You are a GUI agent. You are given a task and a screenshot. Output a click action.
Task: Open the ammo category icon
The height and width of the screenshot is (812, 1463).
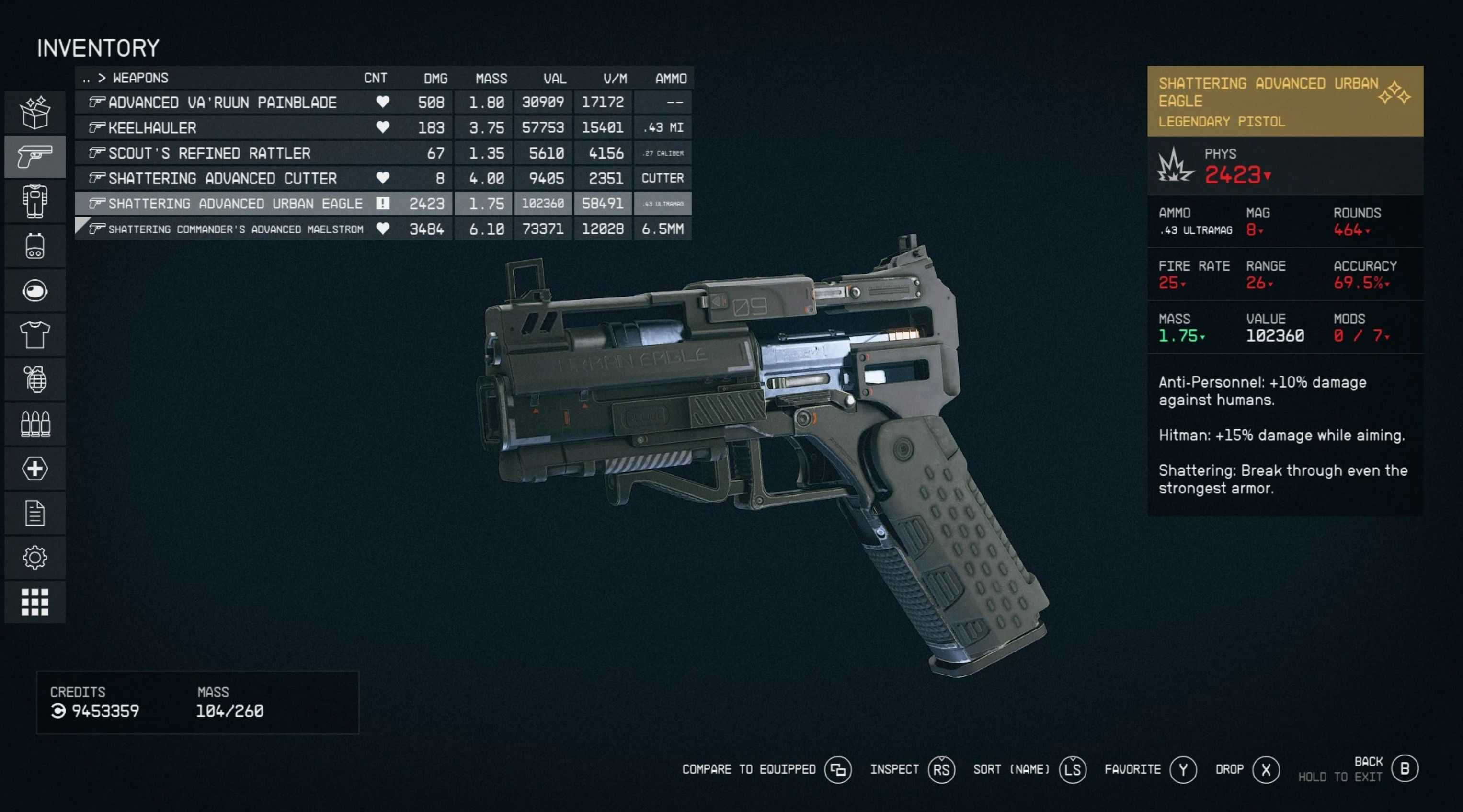(x=35, y=423)
